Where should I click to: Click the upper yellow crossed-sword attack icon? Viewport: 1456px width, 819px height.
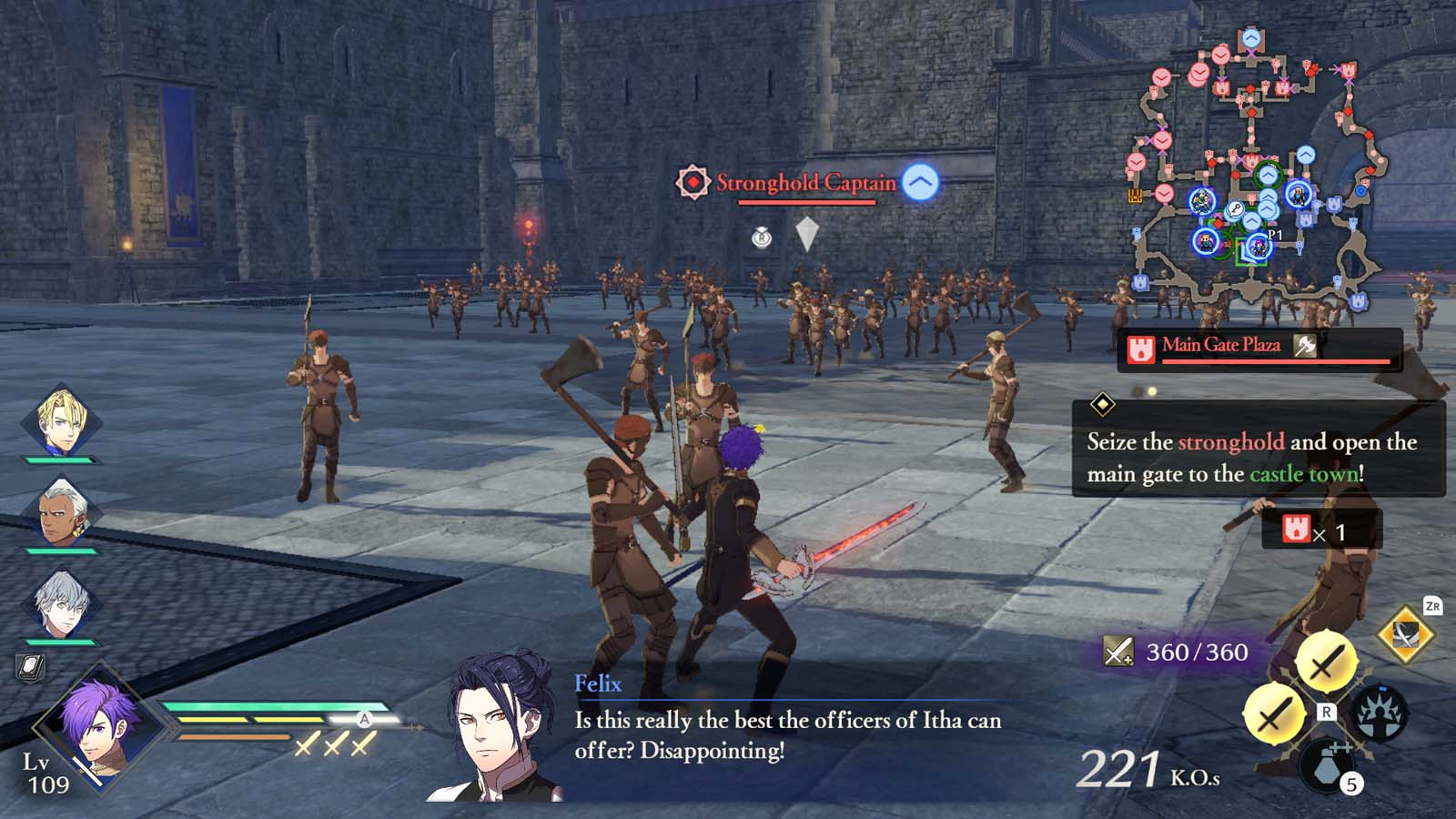click(x=1326, y=662)
